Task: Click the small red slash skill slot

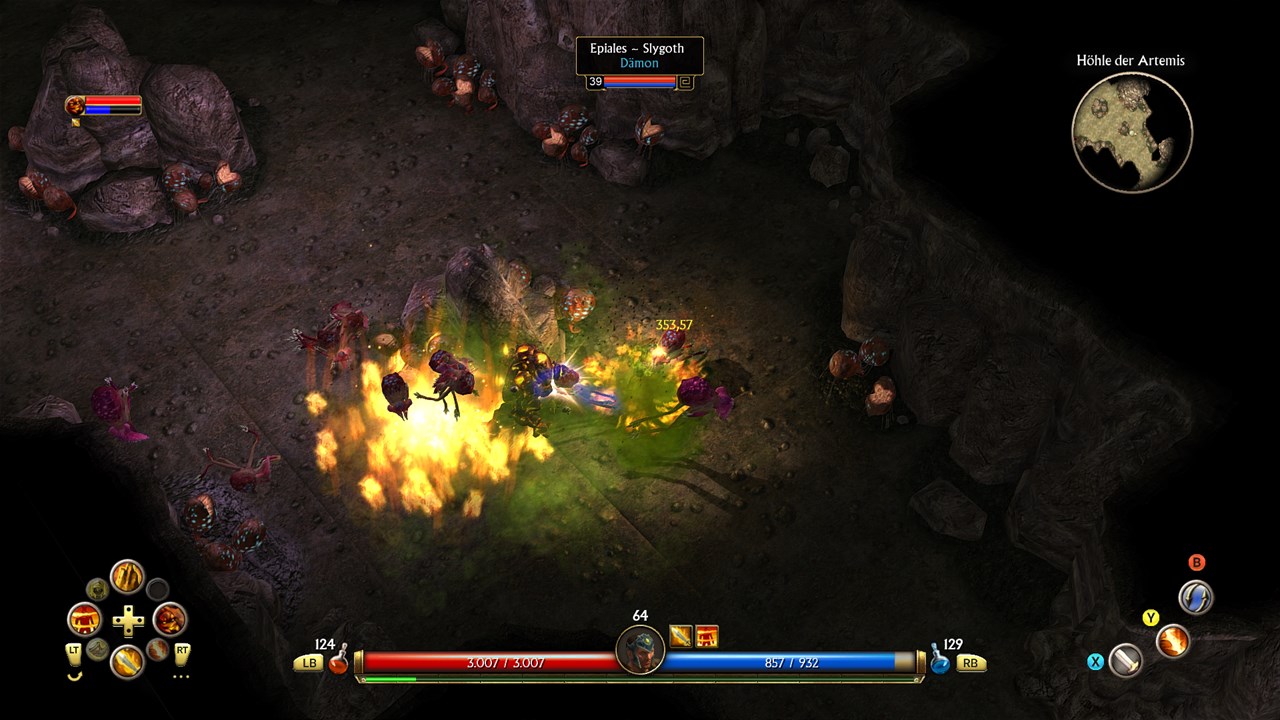Action: point(157,649)
